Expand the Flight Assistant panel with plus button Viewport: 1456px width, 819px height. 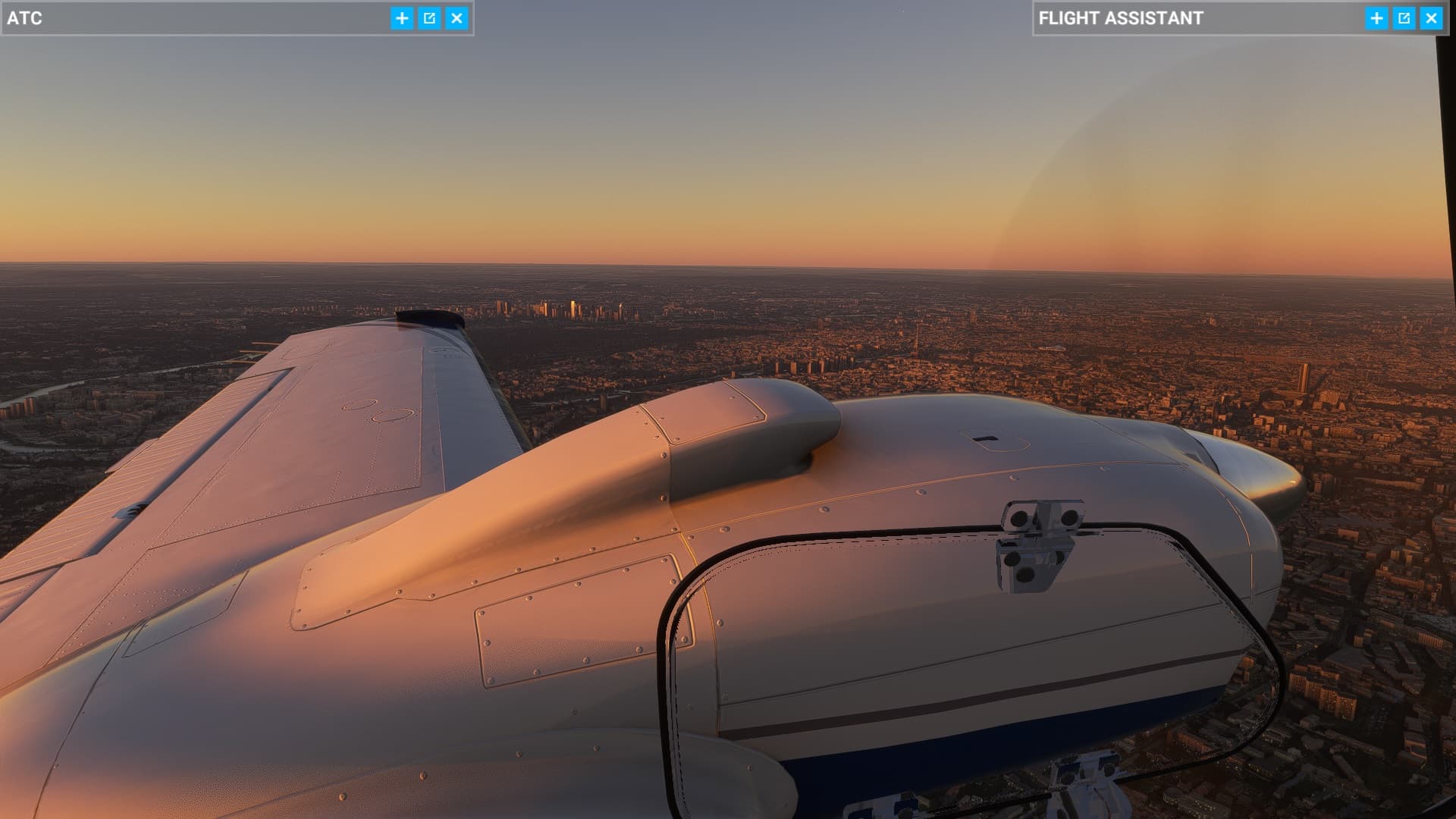pyautogui.click(x=1376, y=18)
